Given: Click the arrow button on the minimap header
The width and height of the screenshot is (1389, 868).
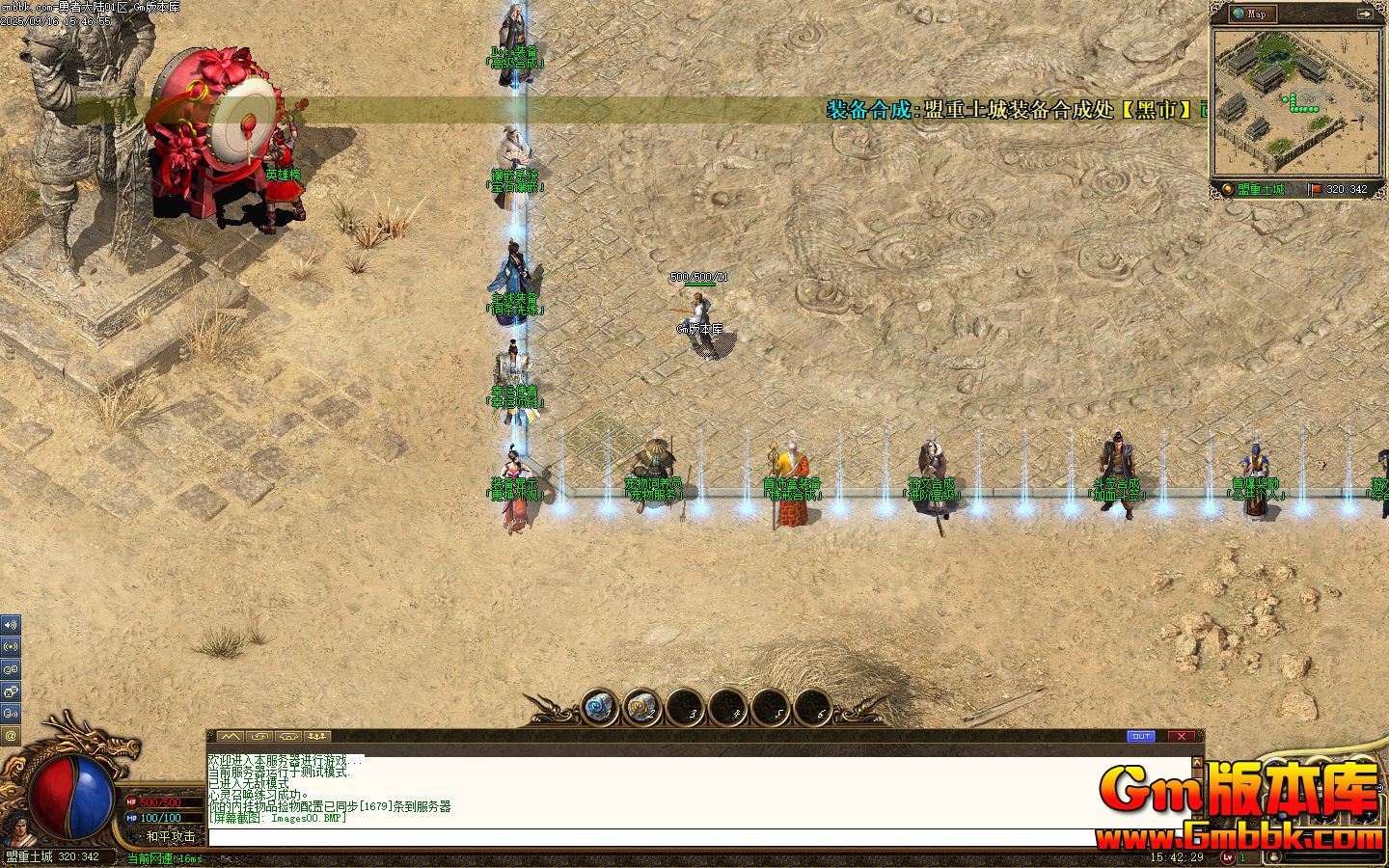Looking at the screenshot, I should coord(1364,14).
